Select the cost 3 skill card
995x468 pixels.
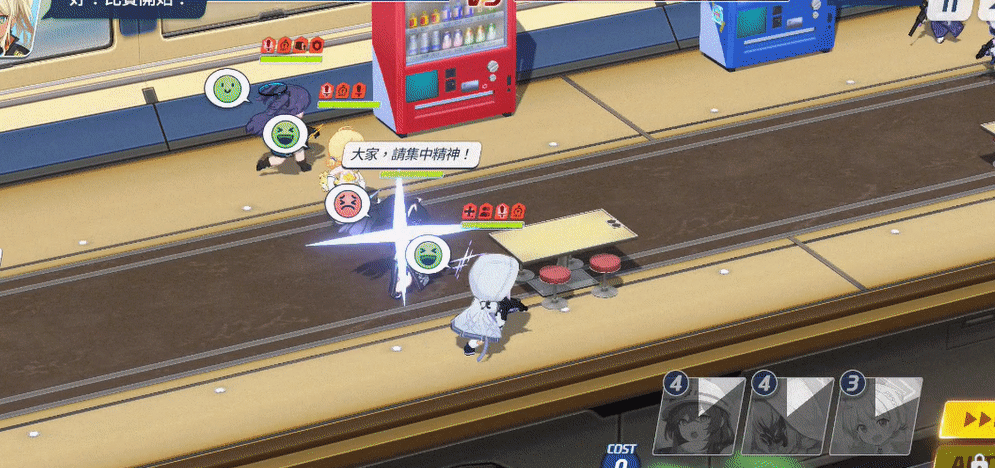pos(877,416)
